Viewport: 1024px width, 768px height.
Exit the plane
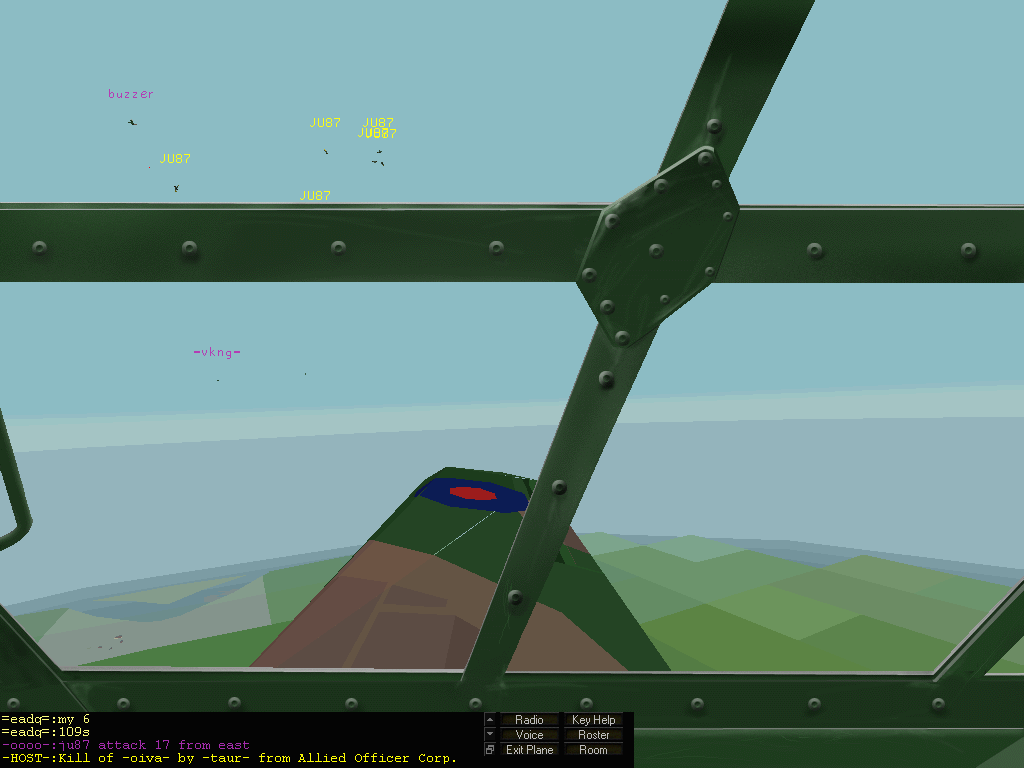(529, 750)
